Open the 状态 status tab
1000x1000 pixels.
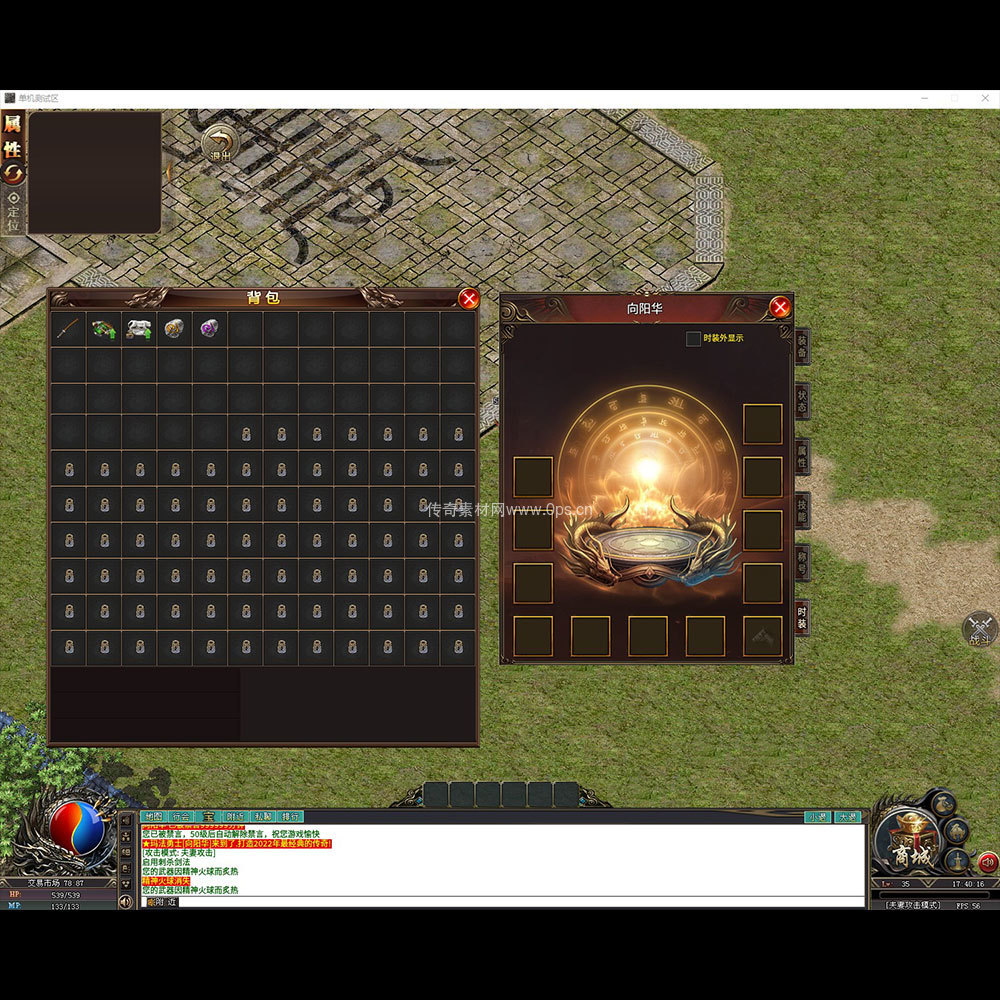click(x=802, y=400)
